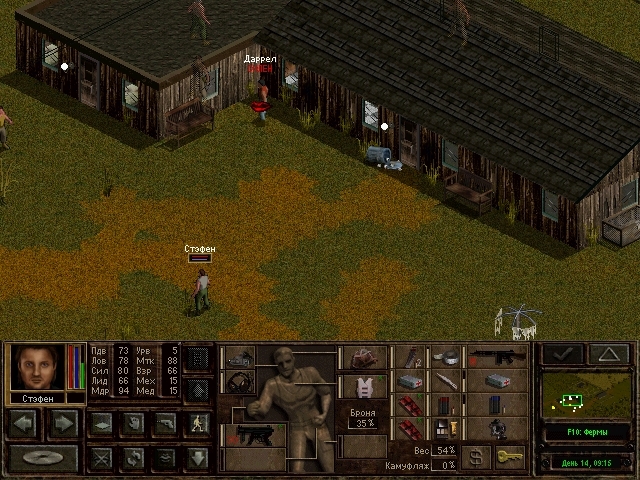Pick the hat in helmet slot
The height and width of the screenshot is (480, 640).
pos(366,358)
